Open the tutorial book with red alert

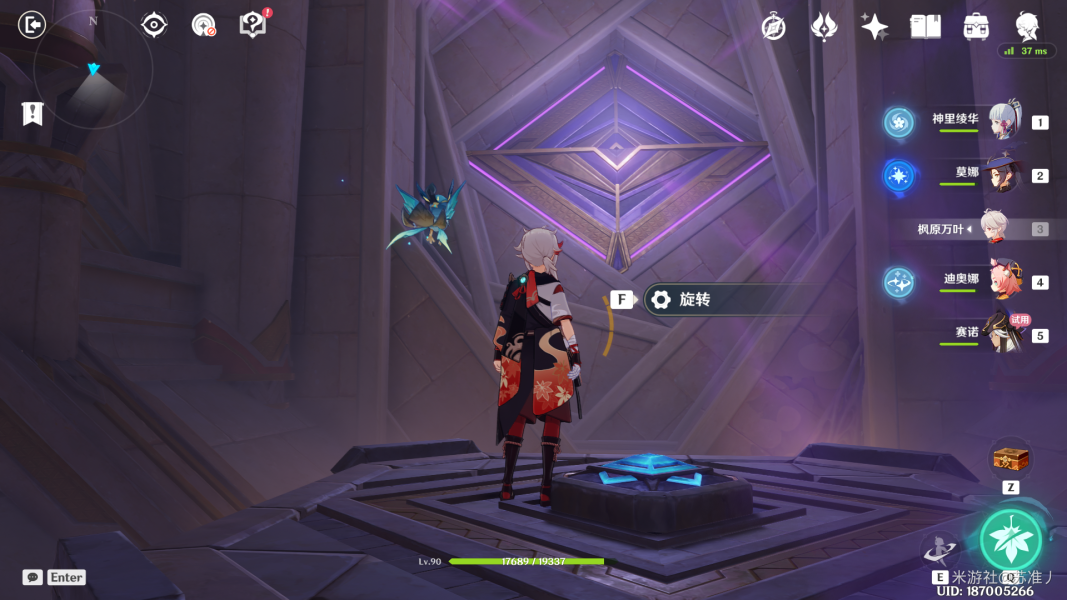(x=254, y=24)
